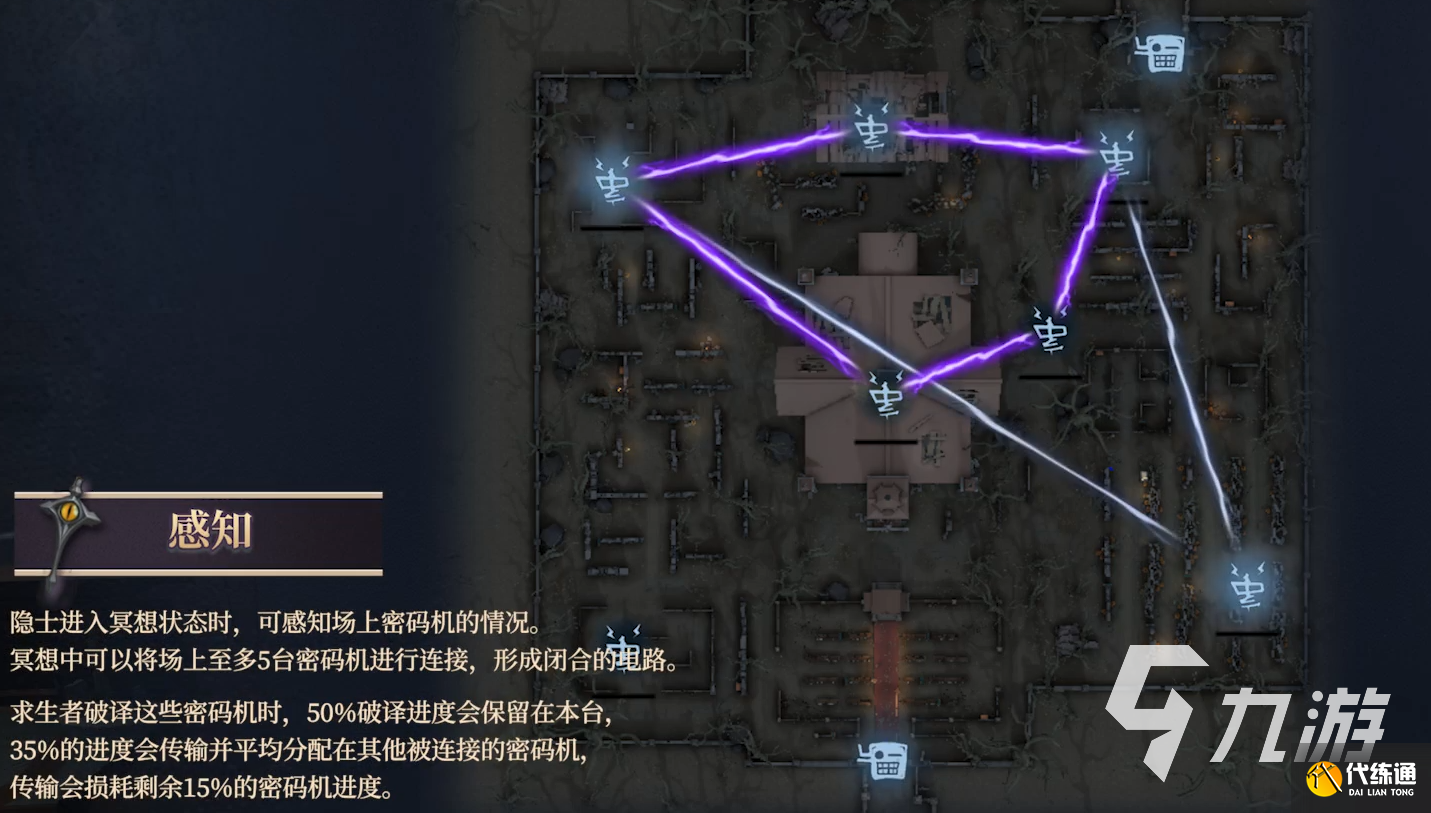Click the center cipher machine on the manor
Viewport: 1431px width, 813px height.
click(886, 398)
